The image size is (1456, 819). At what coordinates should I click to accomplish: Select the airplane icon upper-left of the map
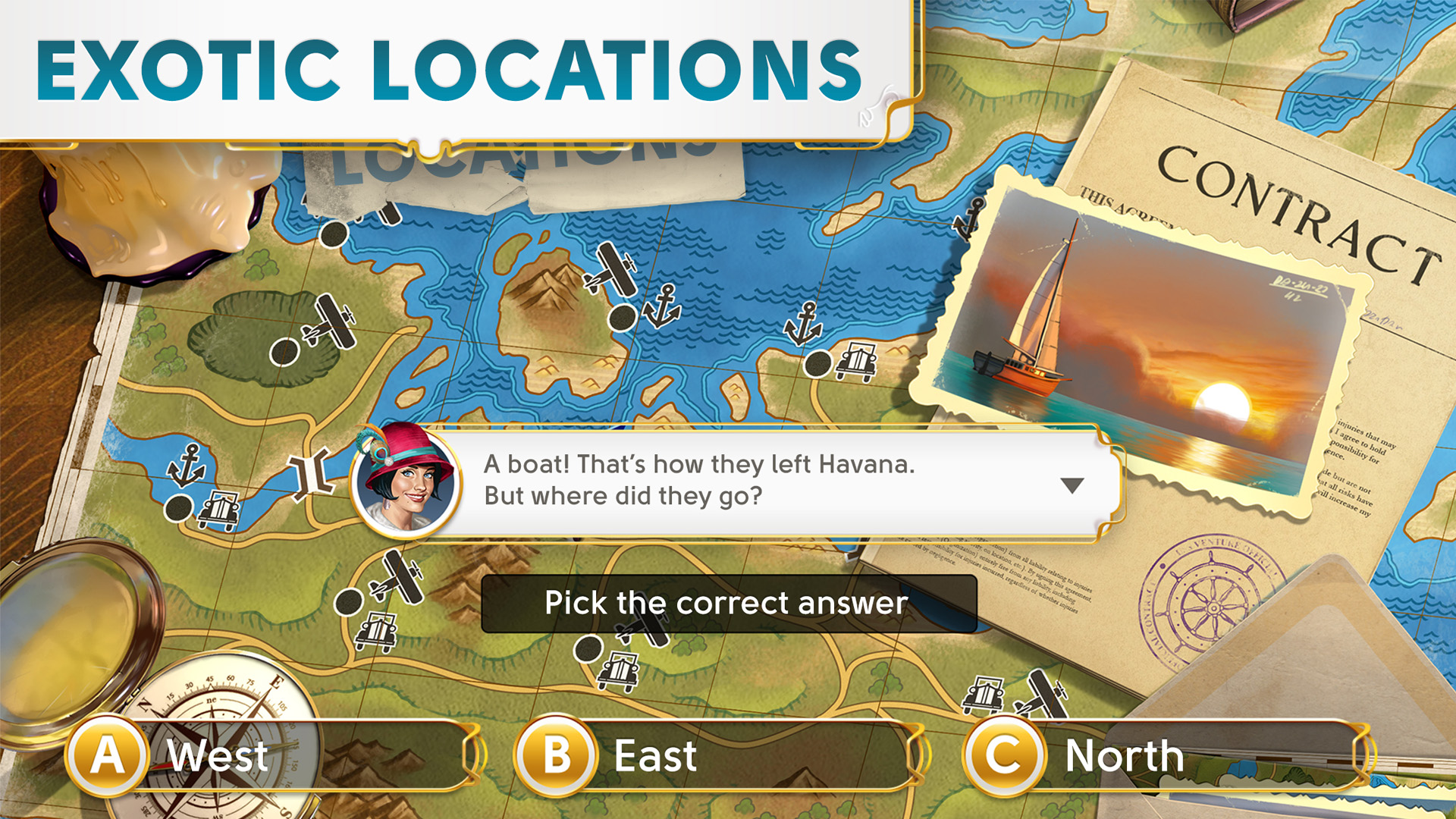point(330,318)
